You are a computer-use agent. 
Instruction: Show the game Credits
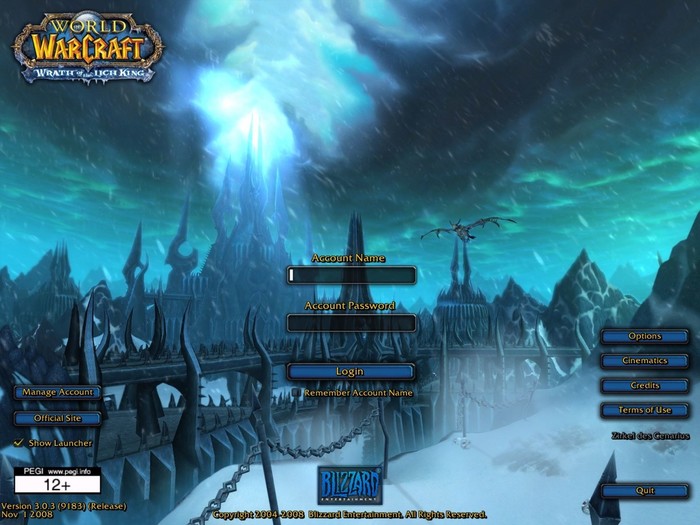(x=644, y=385)
